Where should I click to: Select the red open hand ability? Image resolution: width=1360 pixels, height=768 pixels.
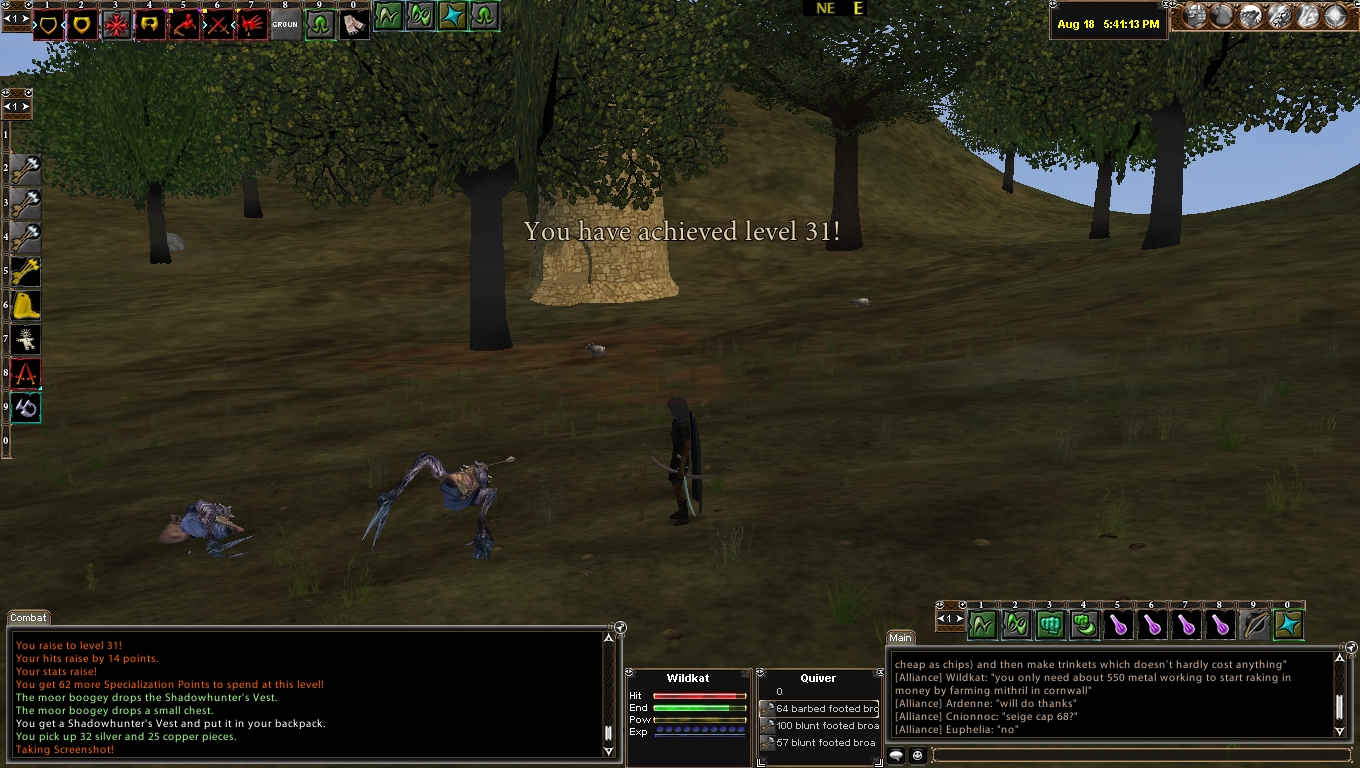252,25
